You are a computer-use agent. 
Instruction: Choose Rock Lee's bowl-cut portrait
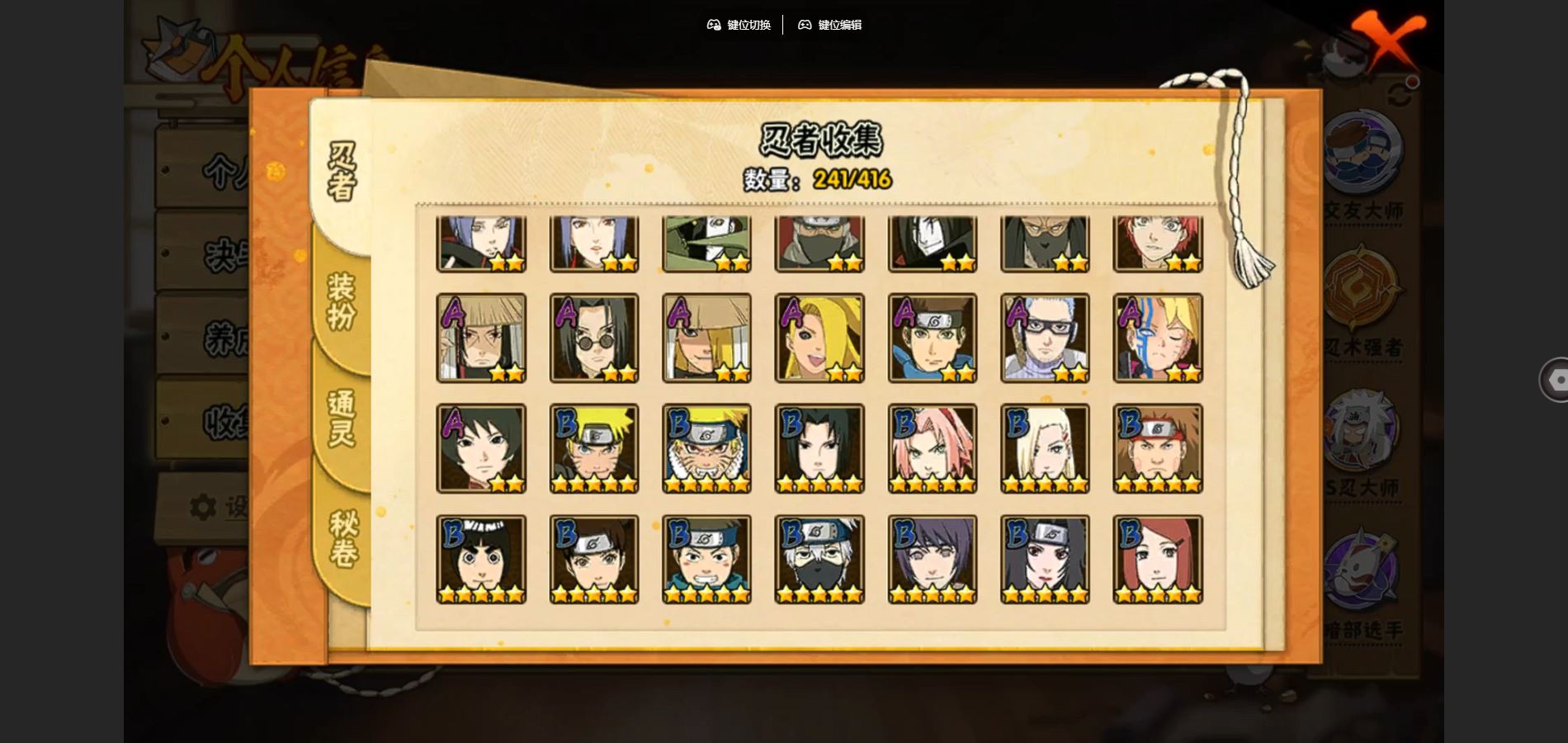click(x=481, y=560)
